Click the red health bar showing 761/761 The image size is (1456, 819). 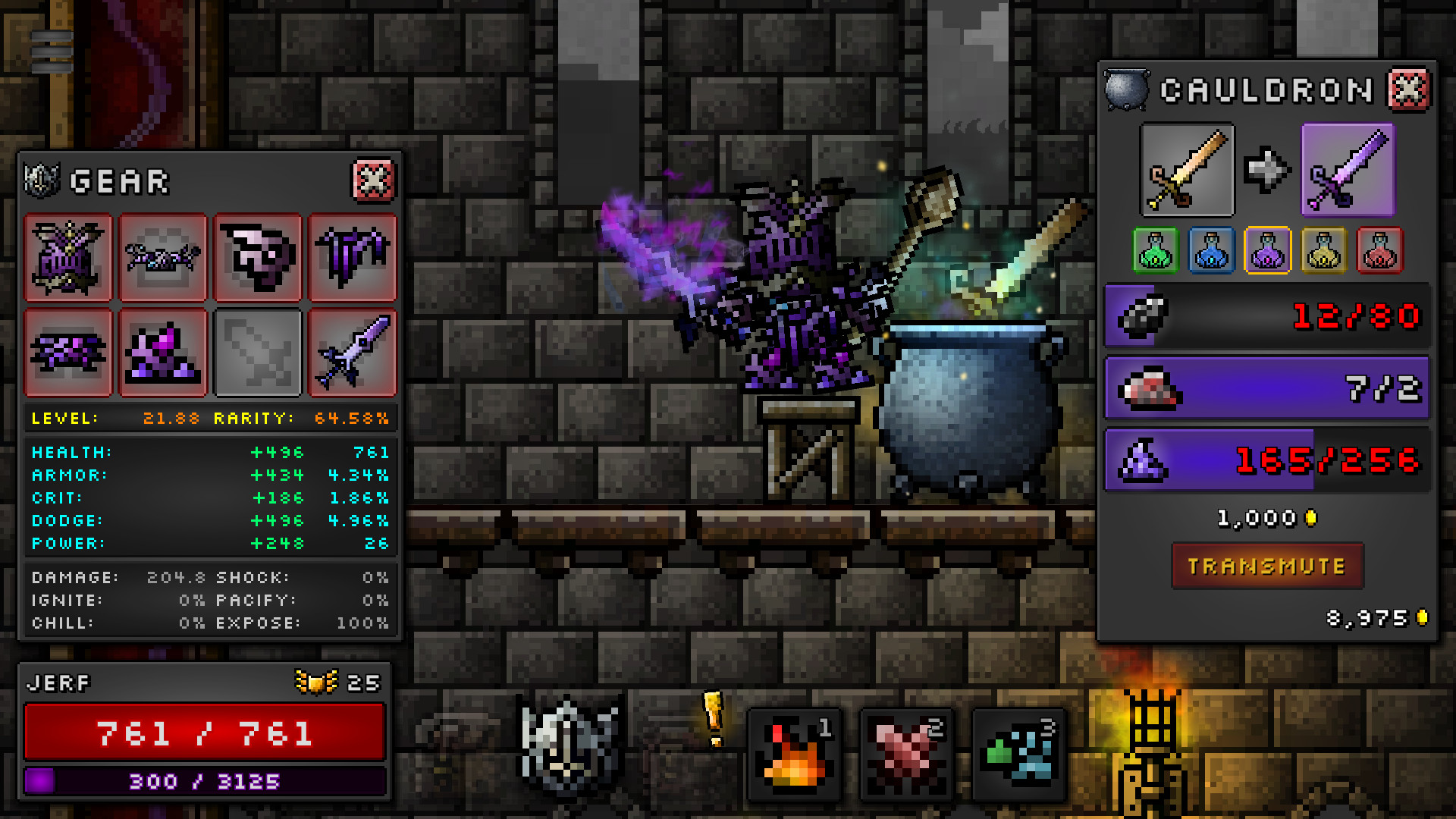point(203,731)
